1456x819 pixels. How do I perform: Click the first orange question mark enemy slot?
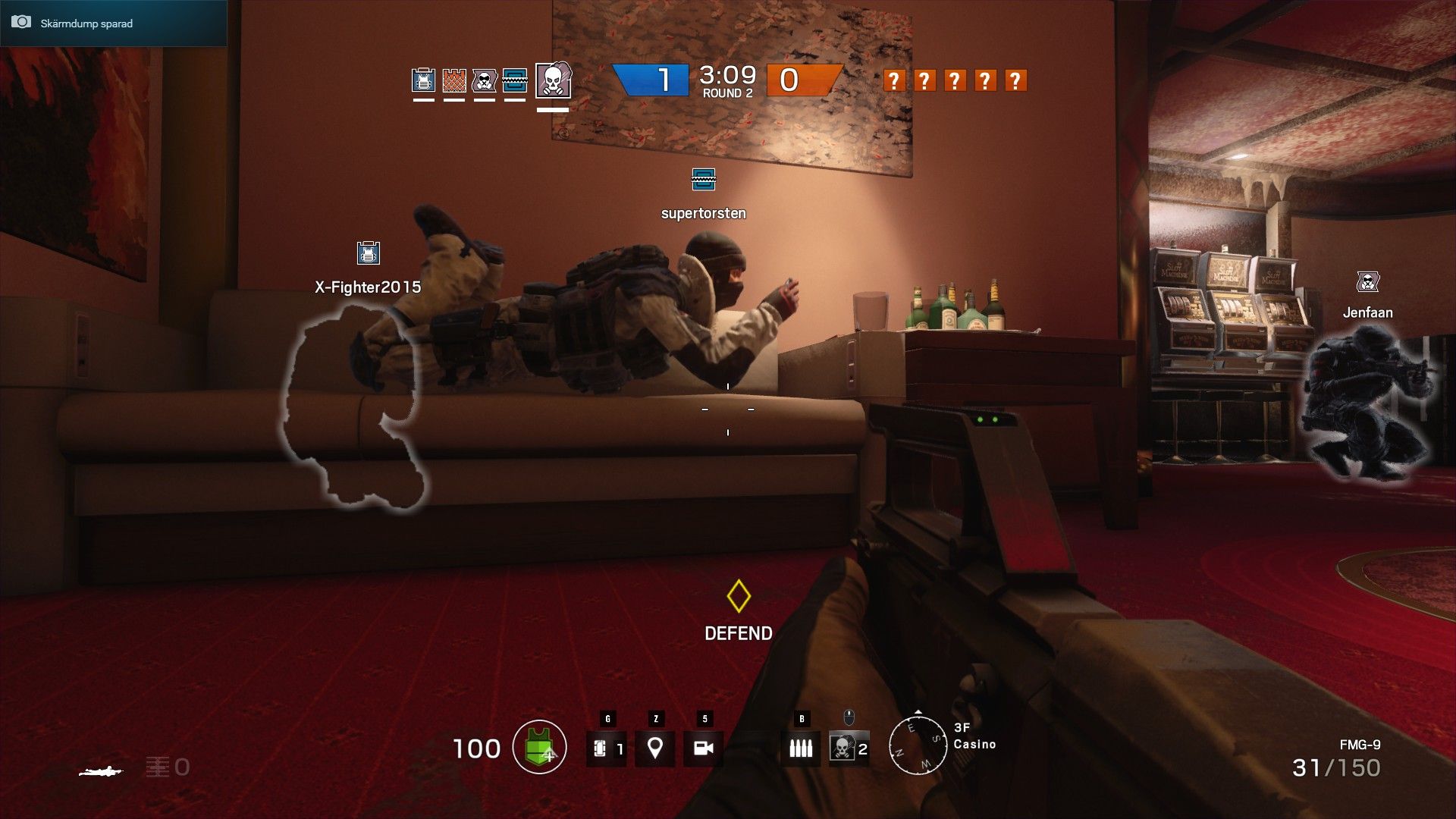click(x=895, y=79)
